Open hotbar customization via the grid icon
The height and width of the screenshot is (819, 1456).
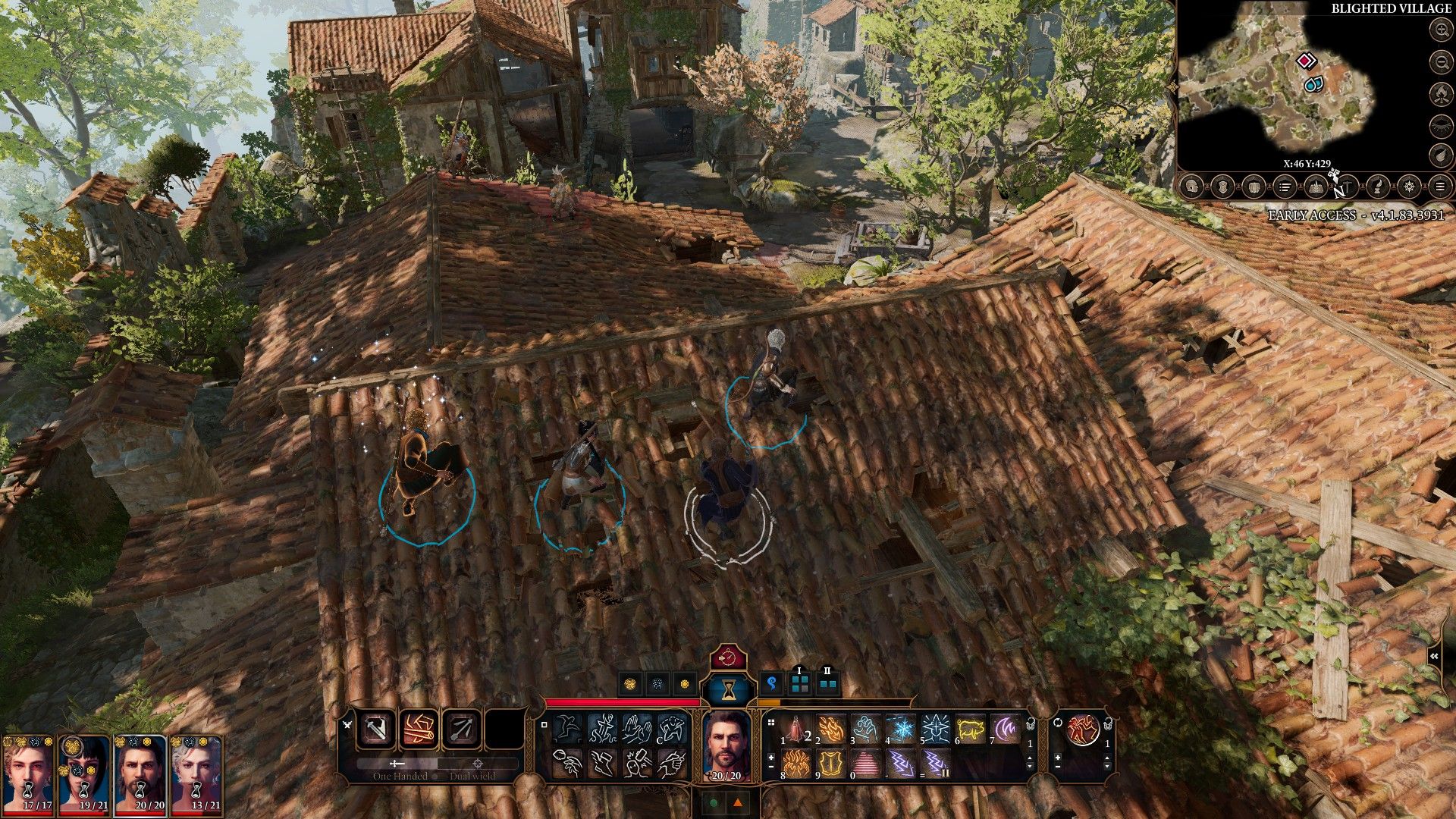[x=770, y=723]
